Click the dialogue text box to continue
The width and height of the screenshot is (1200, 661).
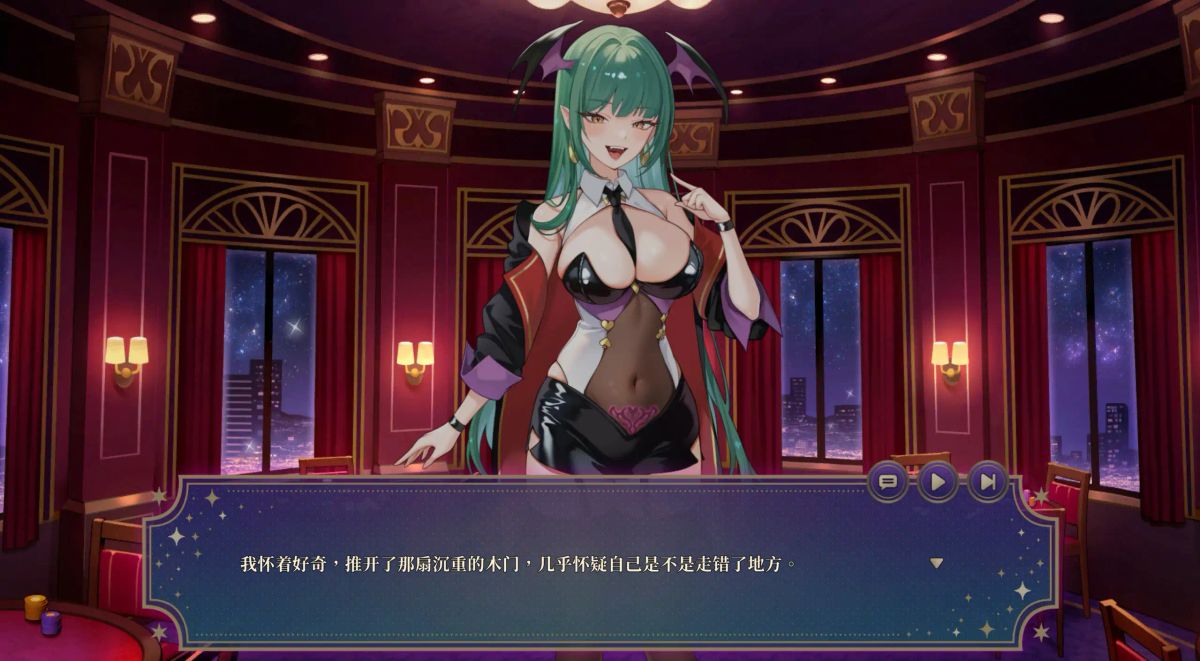click(x=600, y=590)
